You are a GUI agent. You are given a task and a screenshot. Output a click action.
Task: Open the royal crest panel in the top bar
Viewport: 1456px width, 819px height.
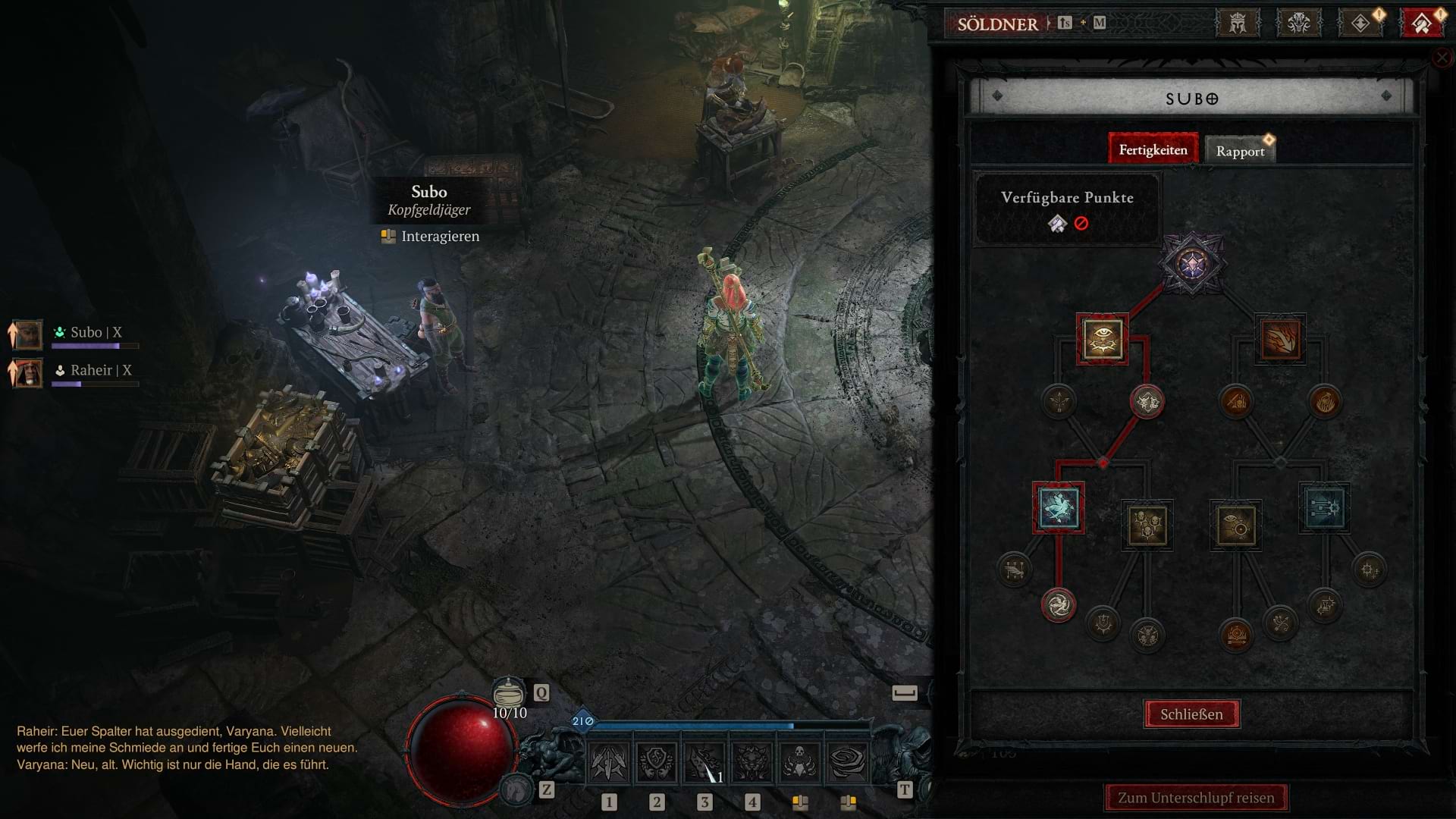pyautogui.click(x=1238, y=22)
